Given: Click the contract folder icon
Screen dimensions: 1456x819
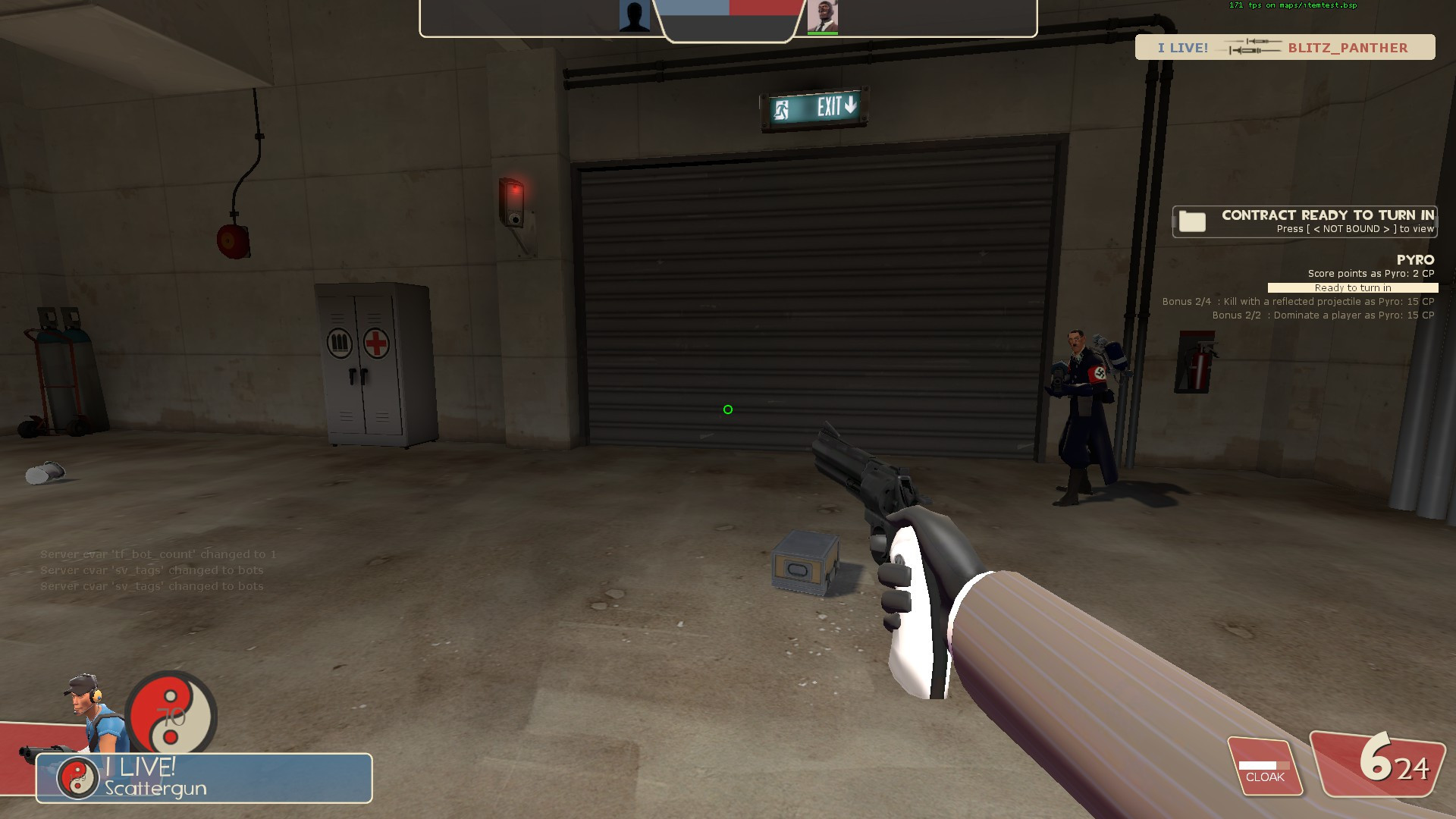Looking at the screenshot, I should click(1193, 221).
